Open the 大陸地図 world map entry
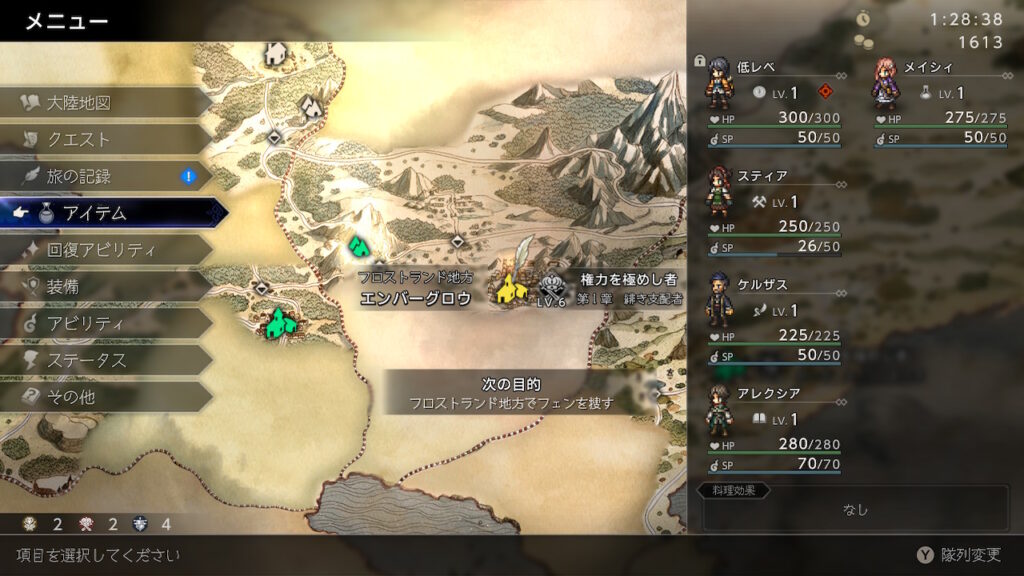The width and height of the screenshot is (1024, 576). click(x=78, y=102)
